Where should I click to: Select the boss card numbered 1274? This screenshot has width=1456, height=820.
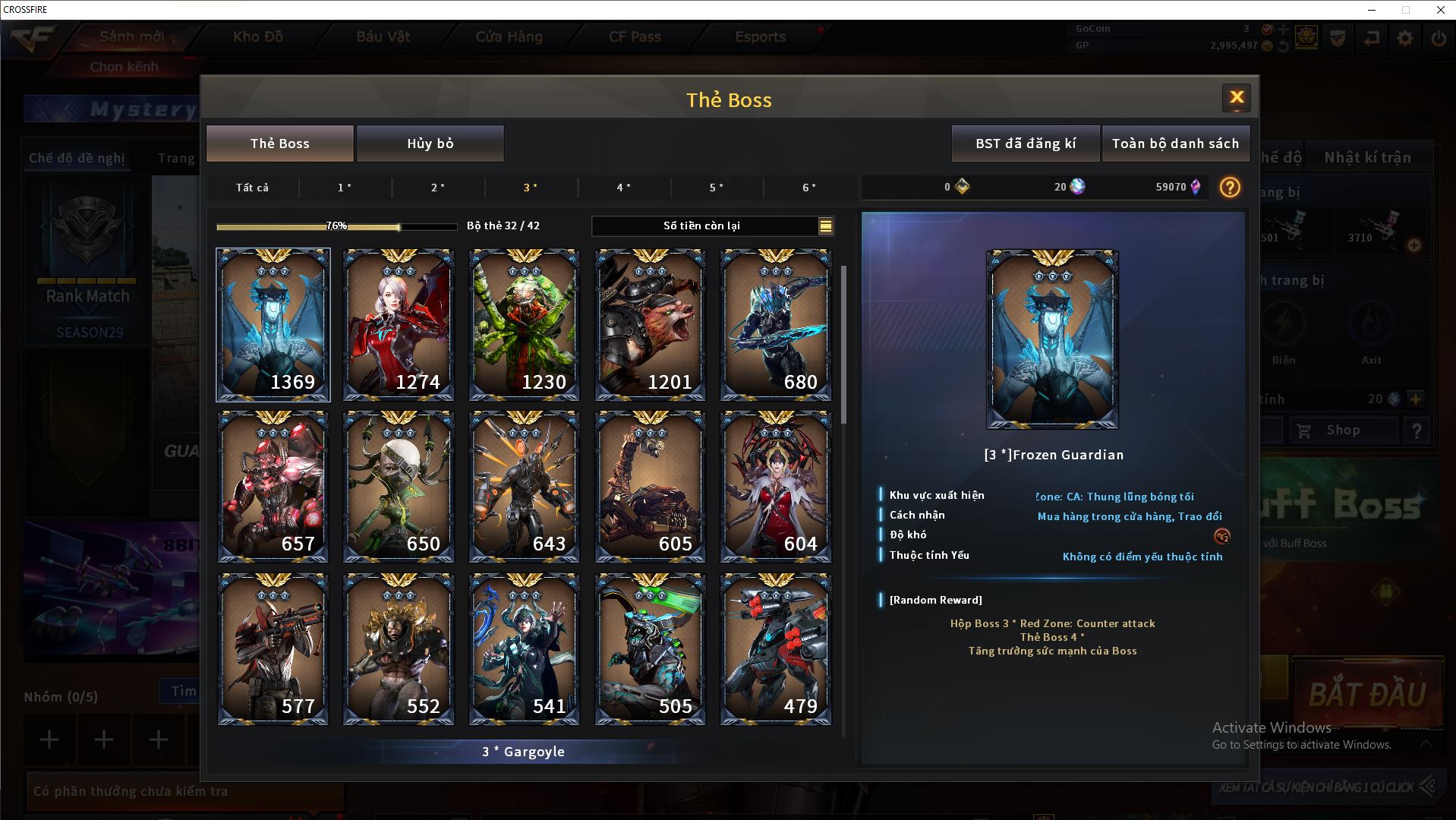pyautogui.click(x=399, y=324)
